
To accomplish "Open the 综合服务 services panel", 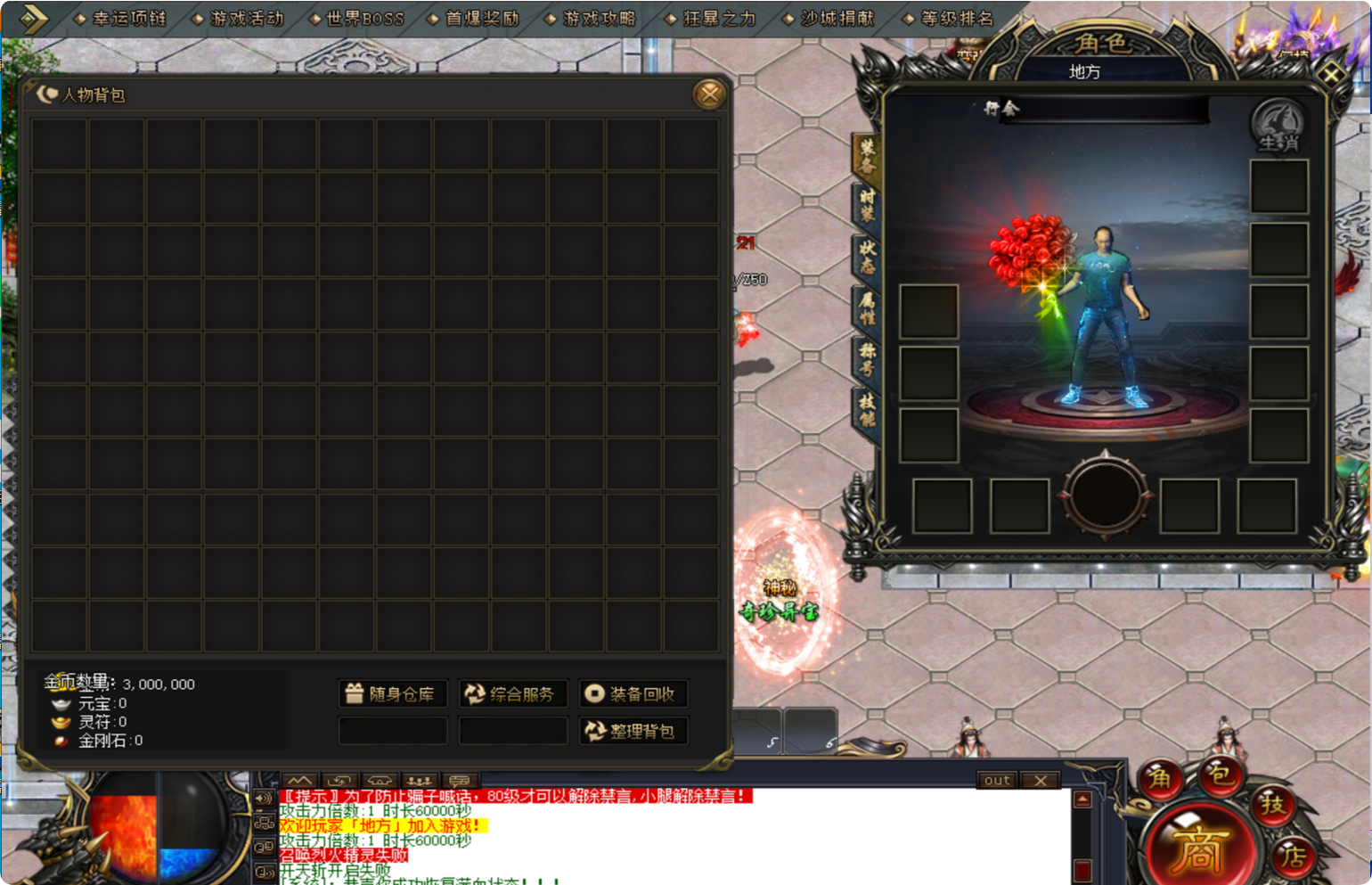I will [512, 693].
